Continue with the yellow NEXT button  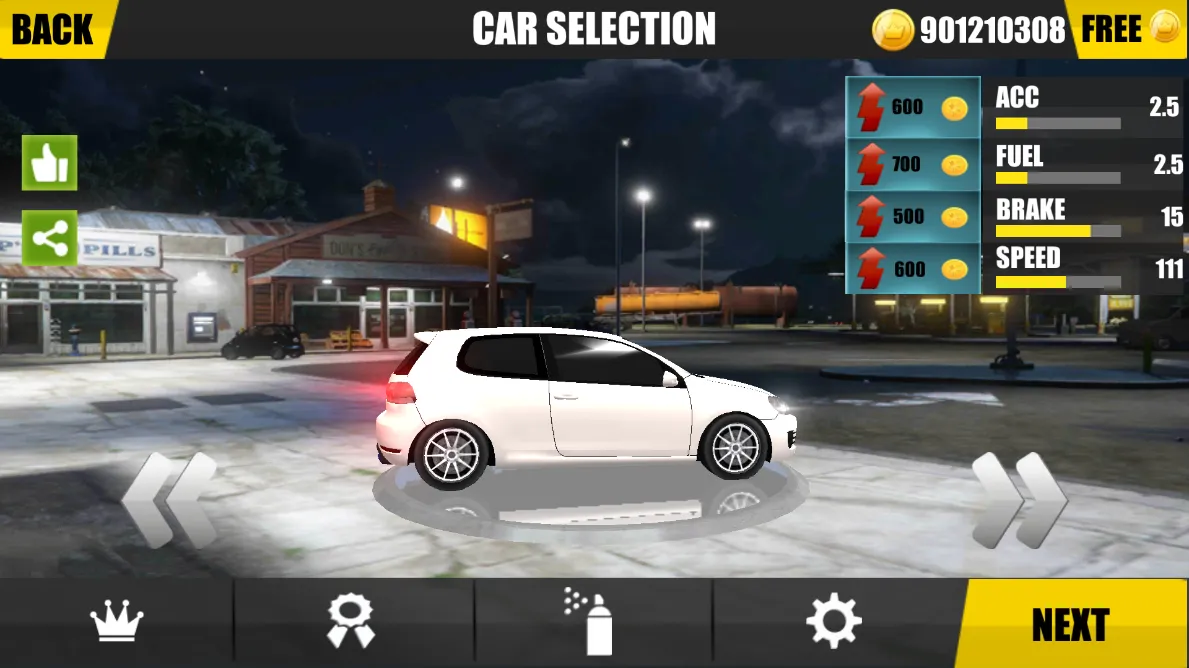coord(1071,624)
